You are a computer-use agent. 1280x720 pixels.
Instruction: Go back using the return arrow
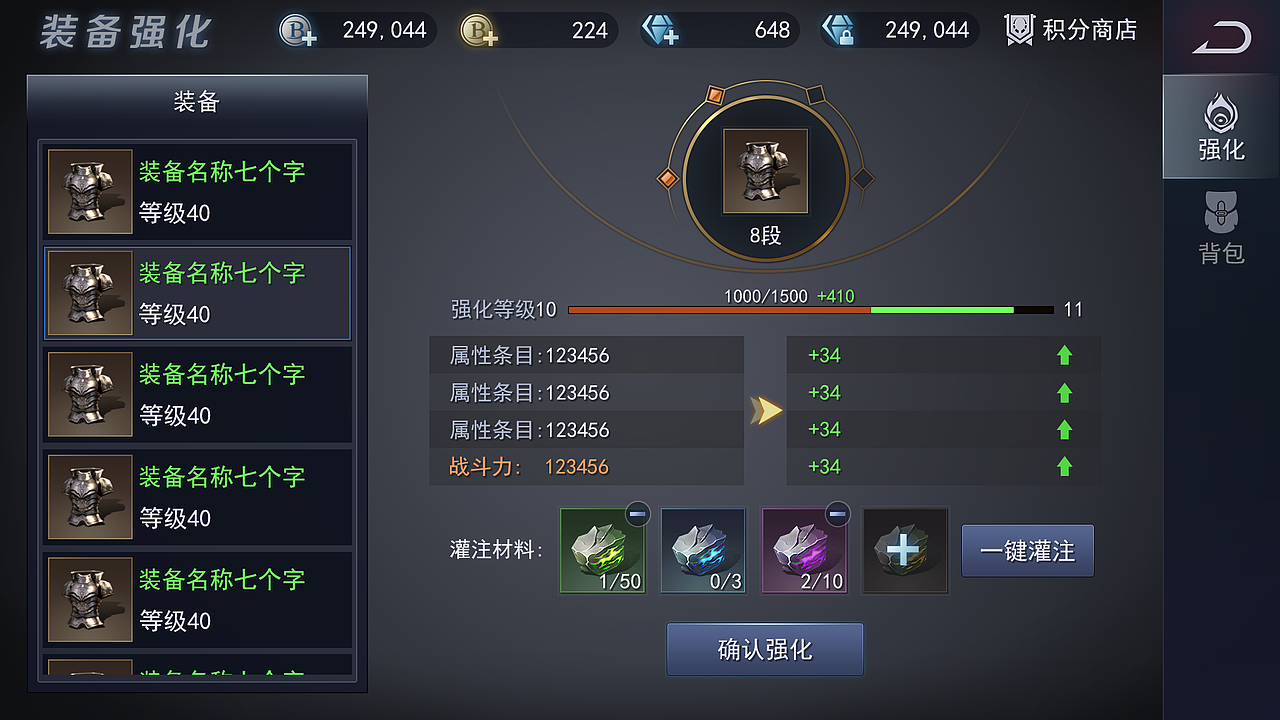(x=1221, y=39)
